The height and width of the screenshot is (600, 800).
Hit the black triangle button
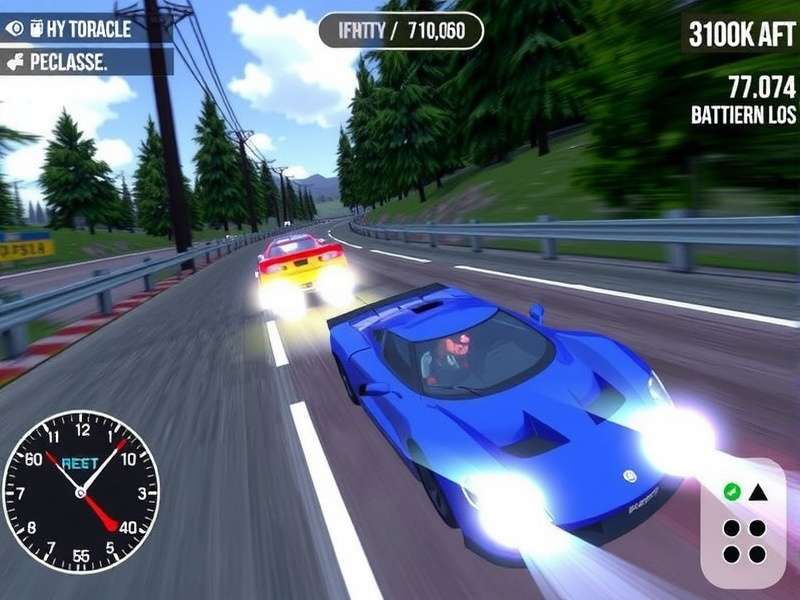coord(757,491)
